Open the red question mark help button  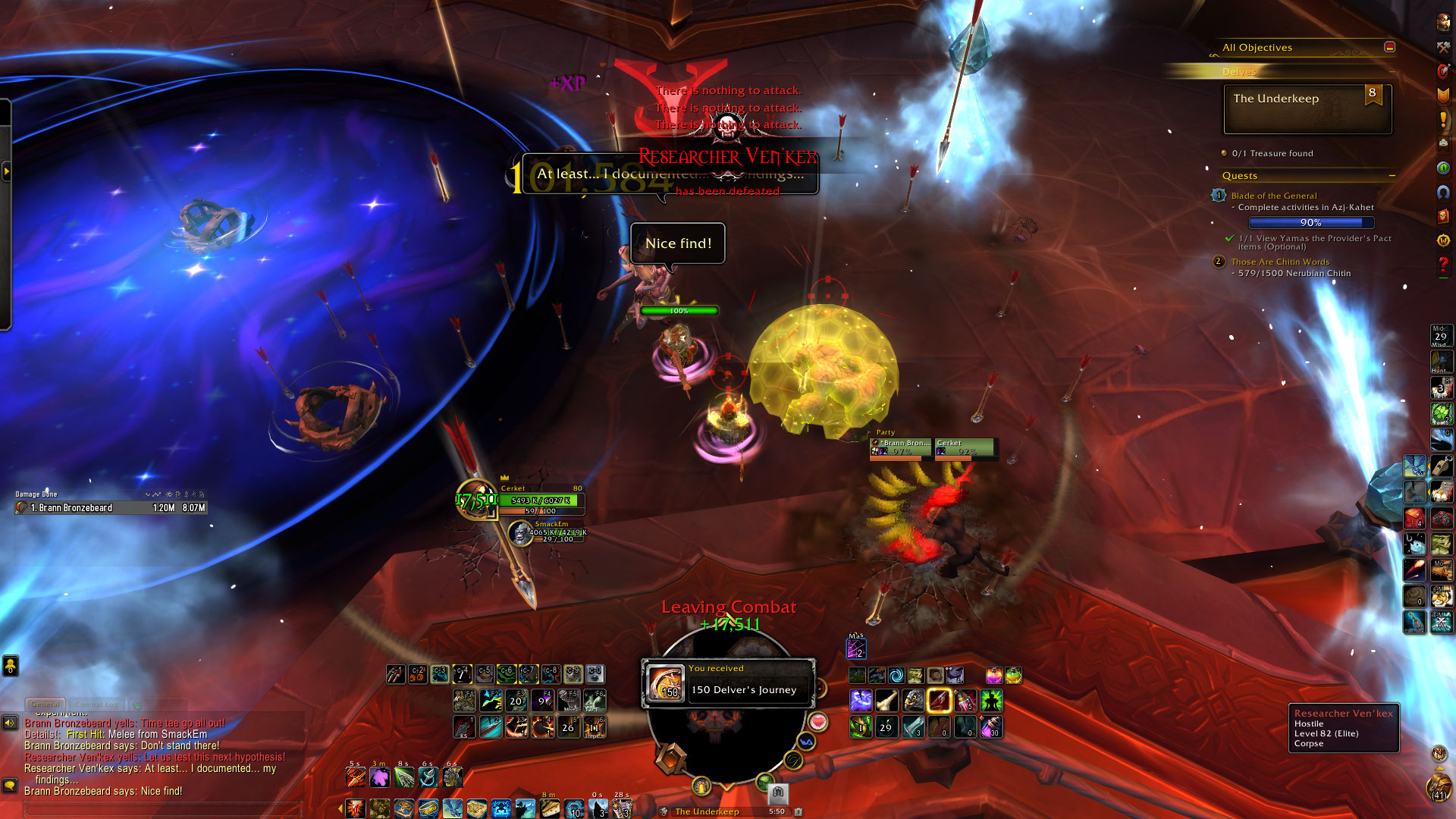pyautogui.click(x=1443, y=265)
